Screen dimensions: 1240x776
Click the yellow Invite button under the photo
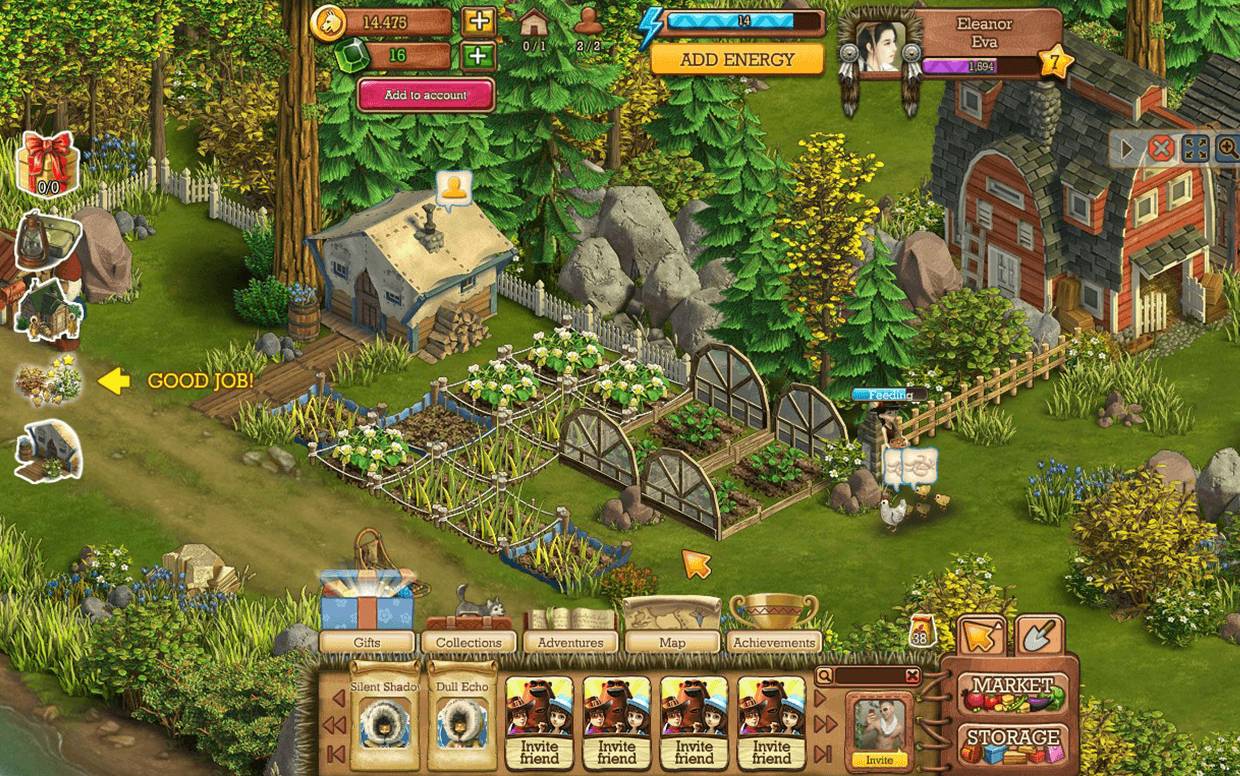tap(880, 760)
